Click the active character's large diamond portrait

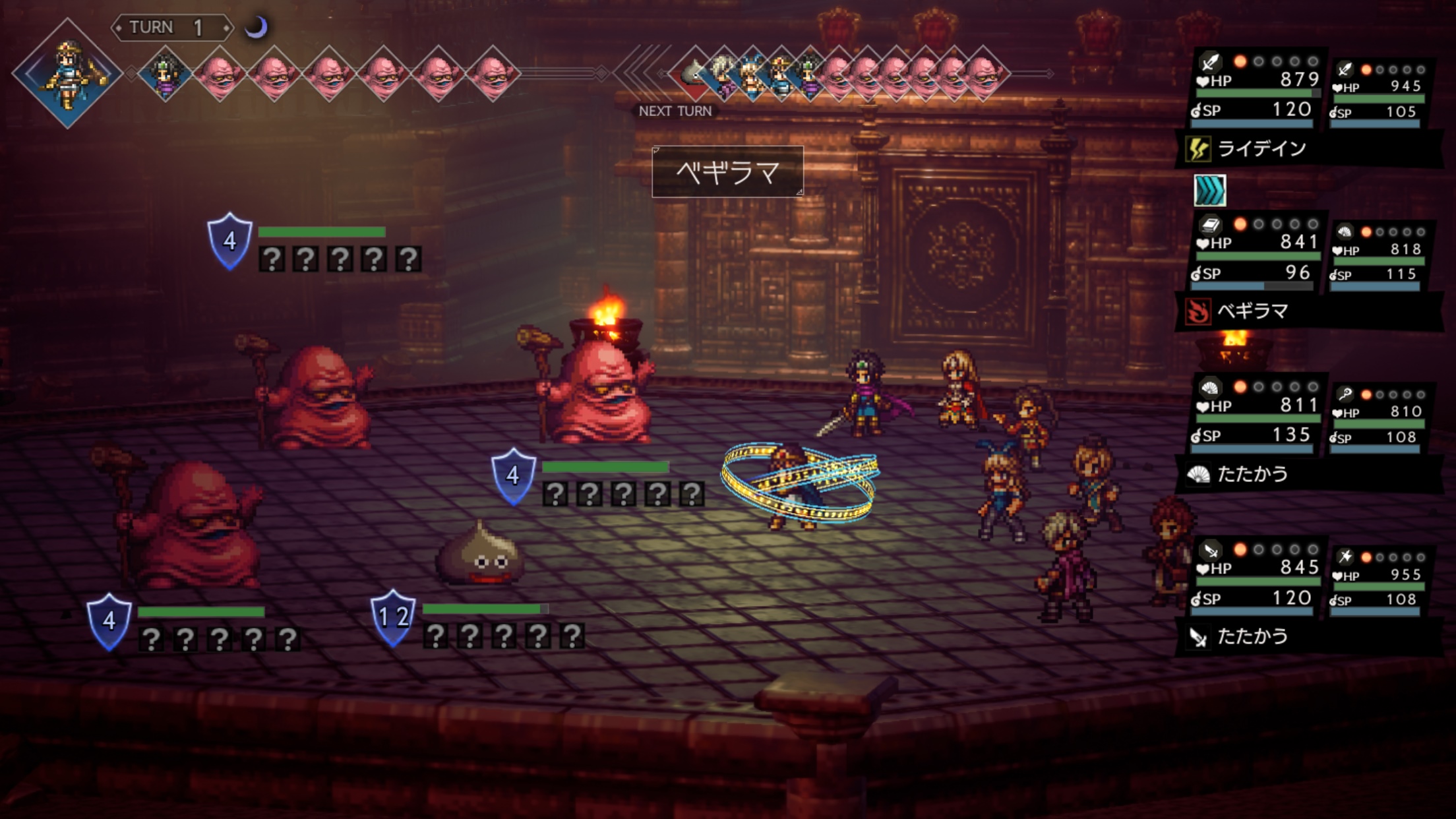pyautogui.click(x=67, y=73)
